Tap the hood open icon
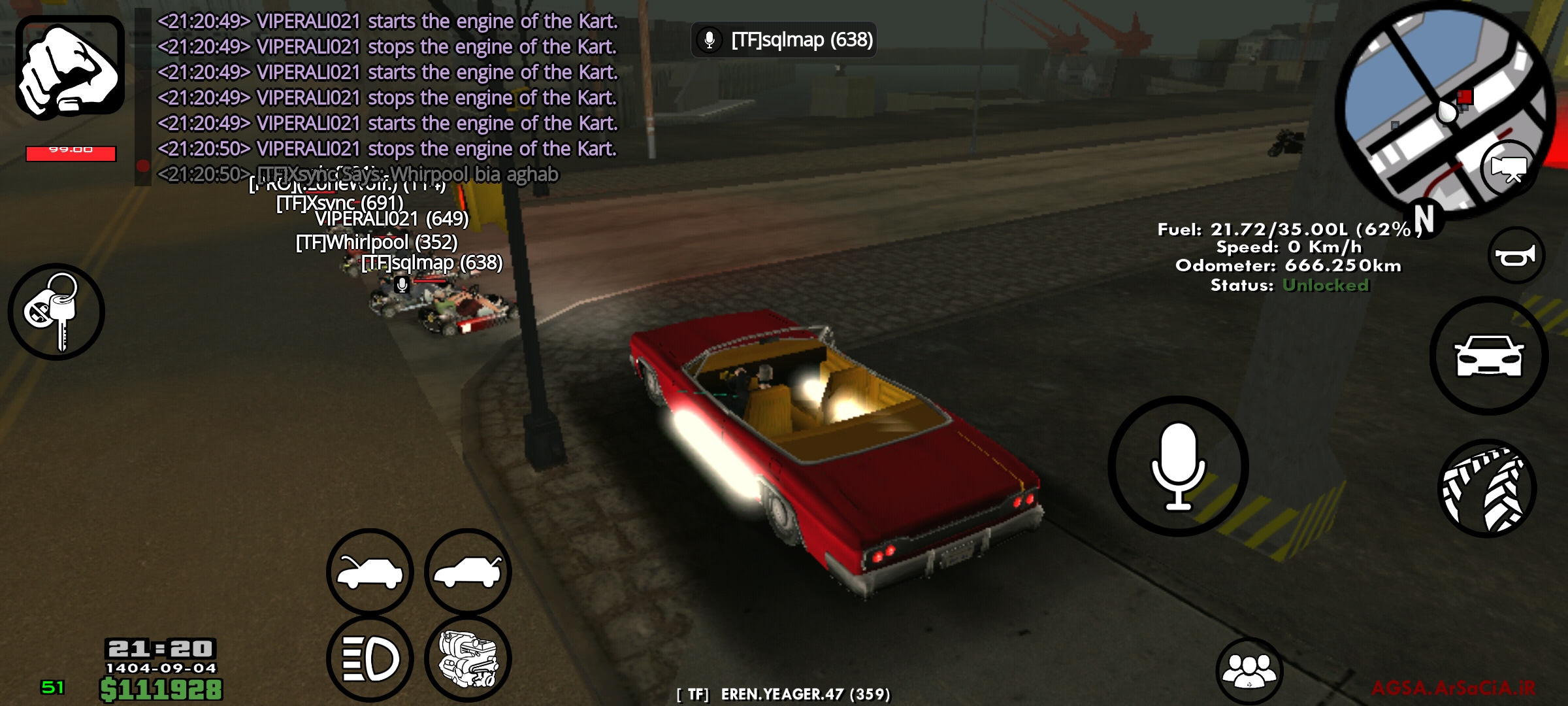Image resolution: width=1568 pixels, height=706 pixels. [x=369, y=572]
